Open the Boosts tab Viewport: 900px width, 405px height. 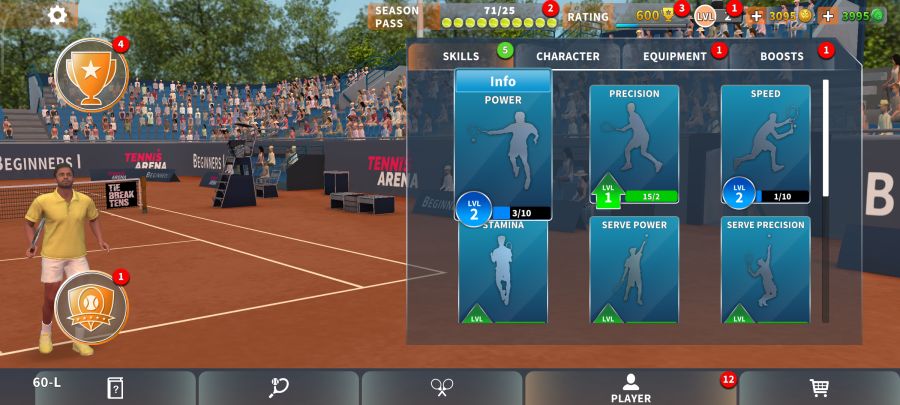point(781,56)
